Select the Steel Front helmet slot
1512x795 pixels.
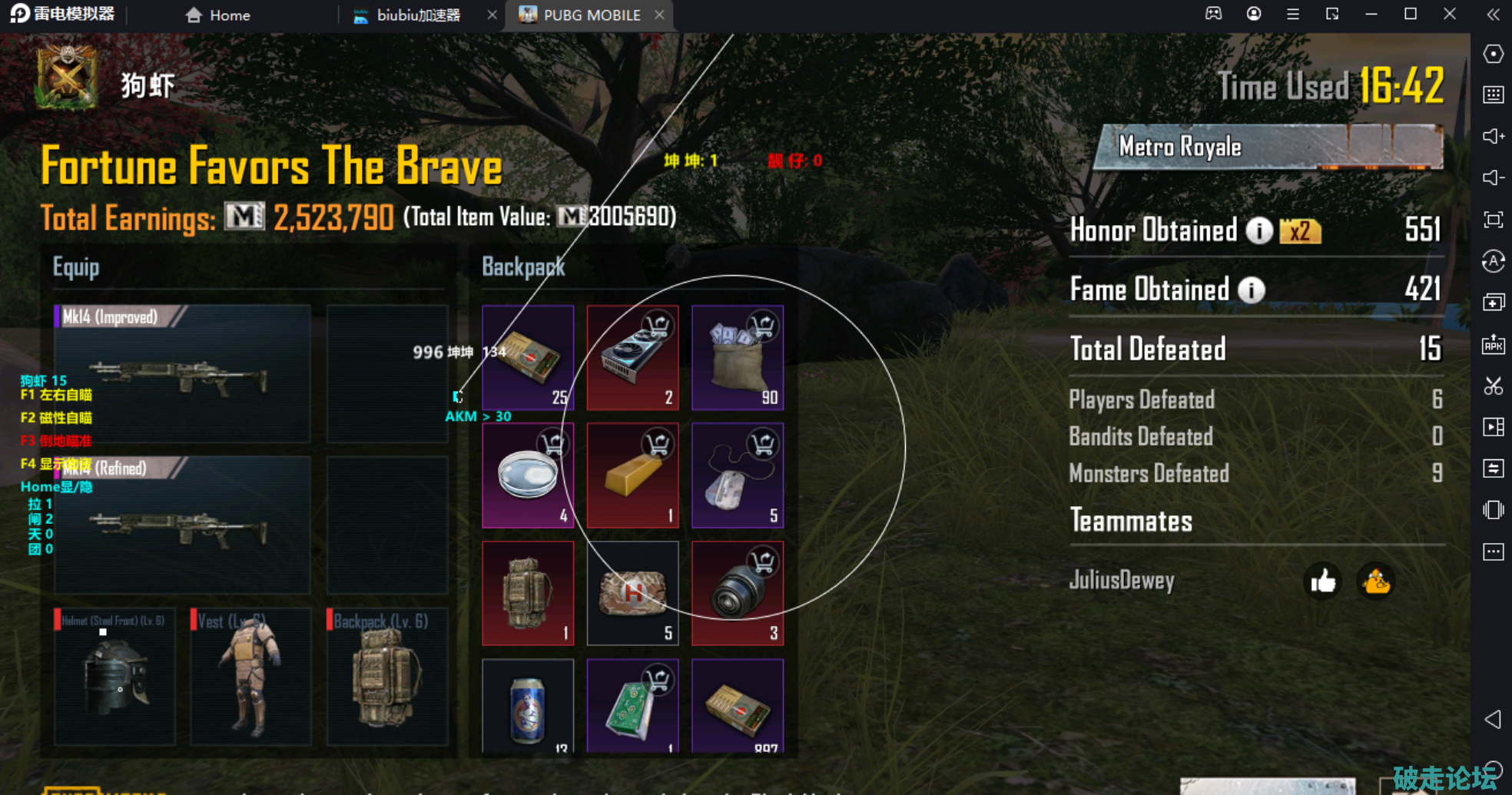(x=114, y=677)
